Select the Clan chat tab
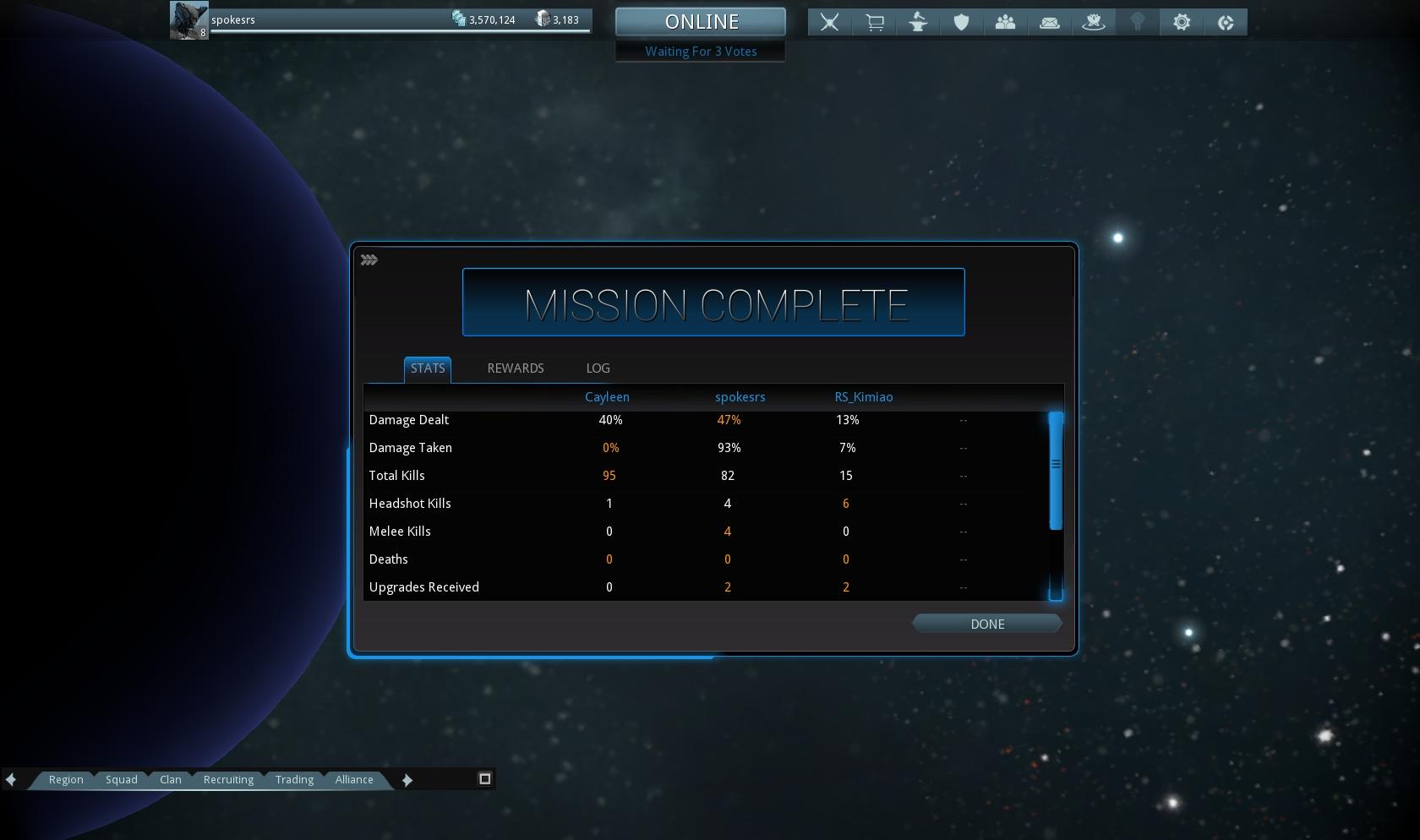This screenshot has height=840, width=1420. tap(171, 780)
